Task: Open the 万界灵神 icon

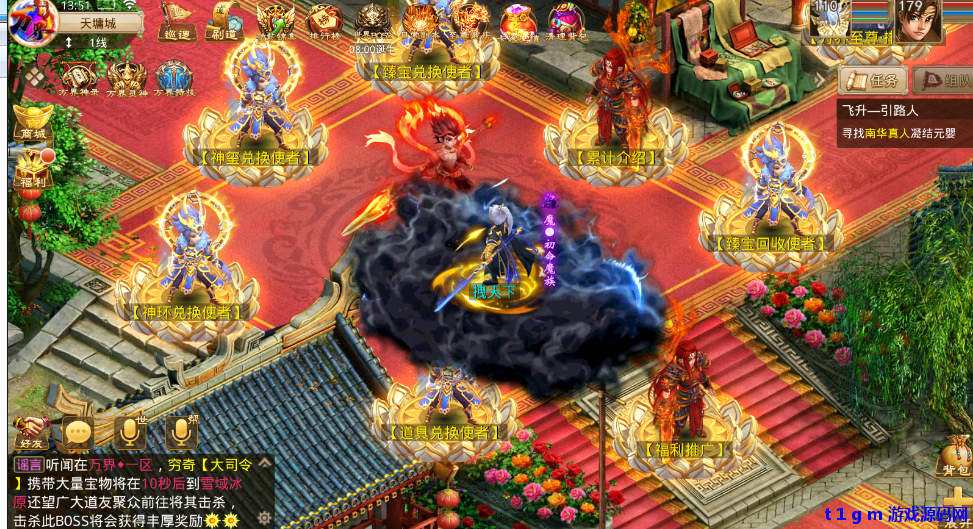Action: point(127,78)
